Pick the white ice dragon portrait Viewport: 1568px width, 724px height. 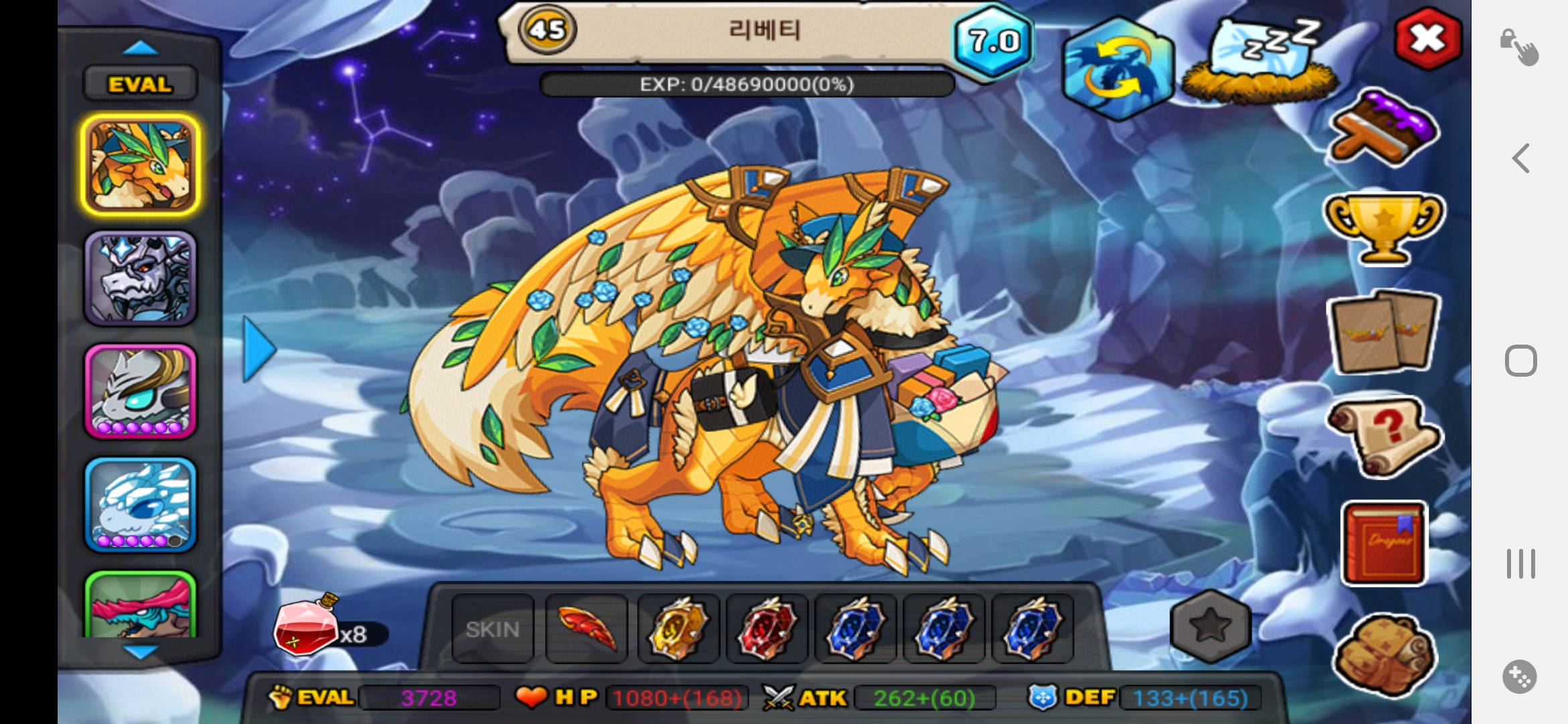coord(141,505)
